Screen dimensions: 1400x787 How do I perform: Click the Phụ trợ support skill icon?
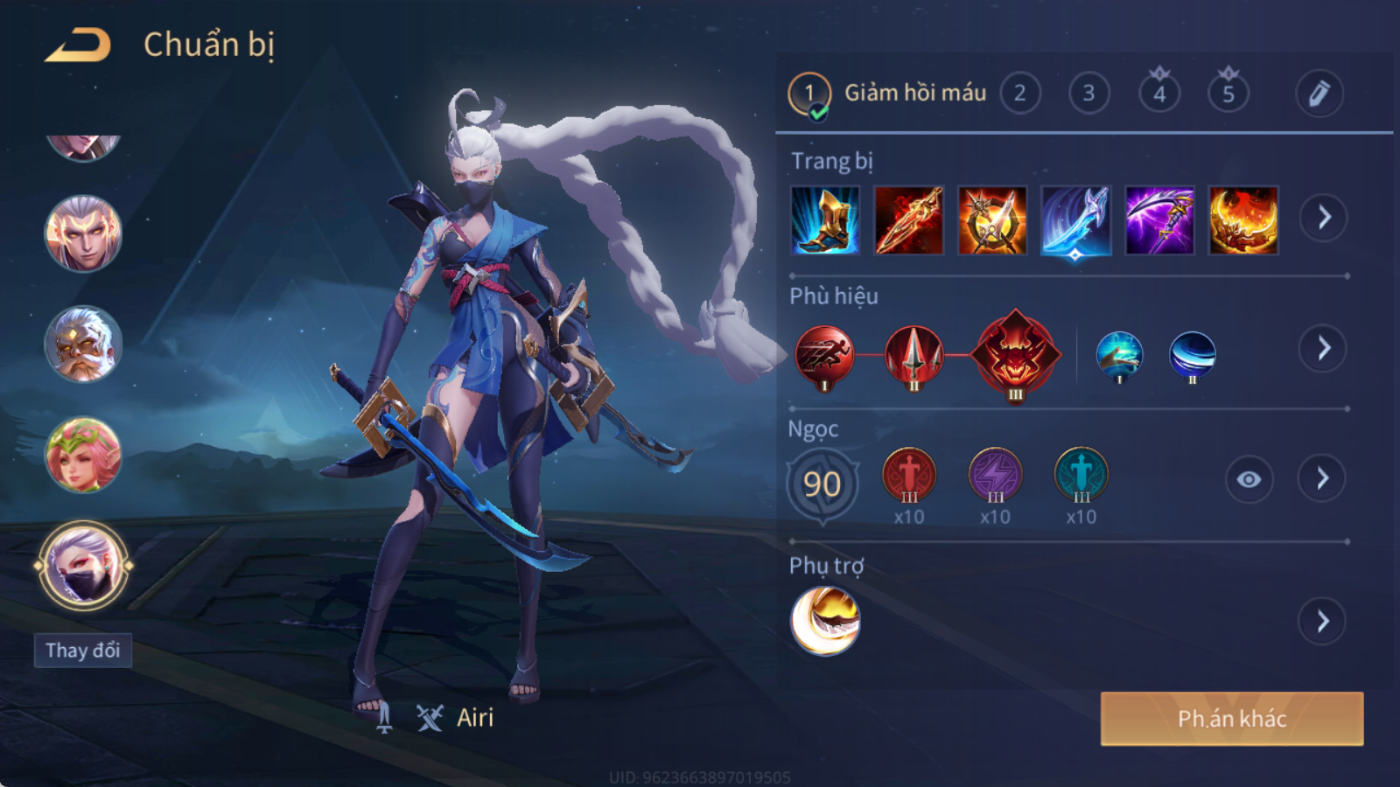(825, 621)
